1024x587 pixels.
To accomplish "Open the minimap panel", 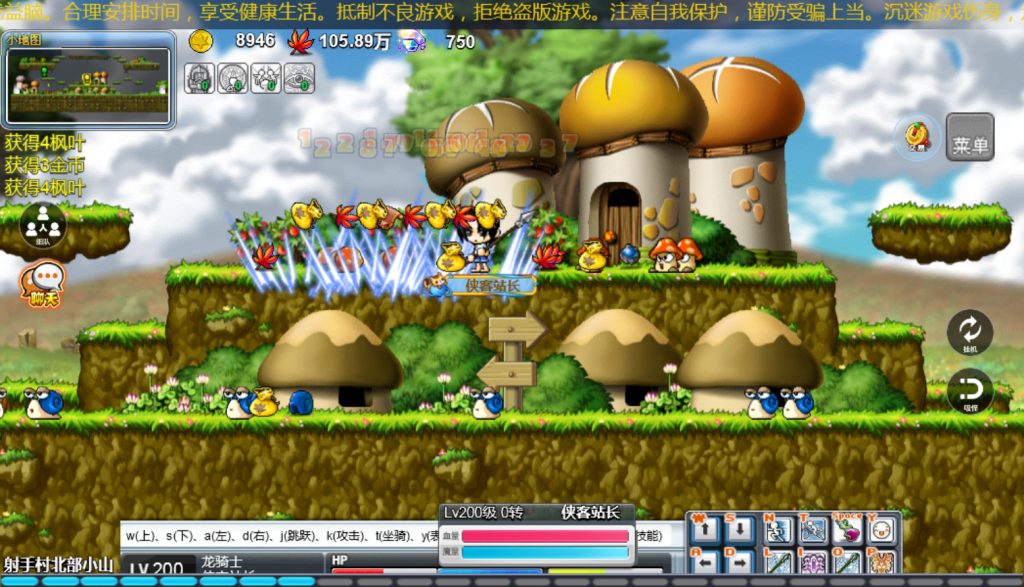I will 89,80.
